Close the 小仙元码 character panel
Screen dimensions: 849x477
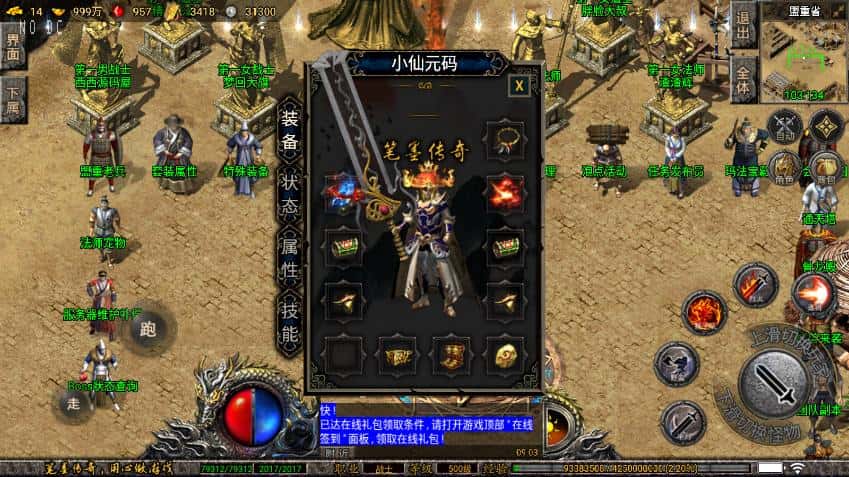click(x=519, y=86)
